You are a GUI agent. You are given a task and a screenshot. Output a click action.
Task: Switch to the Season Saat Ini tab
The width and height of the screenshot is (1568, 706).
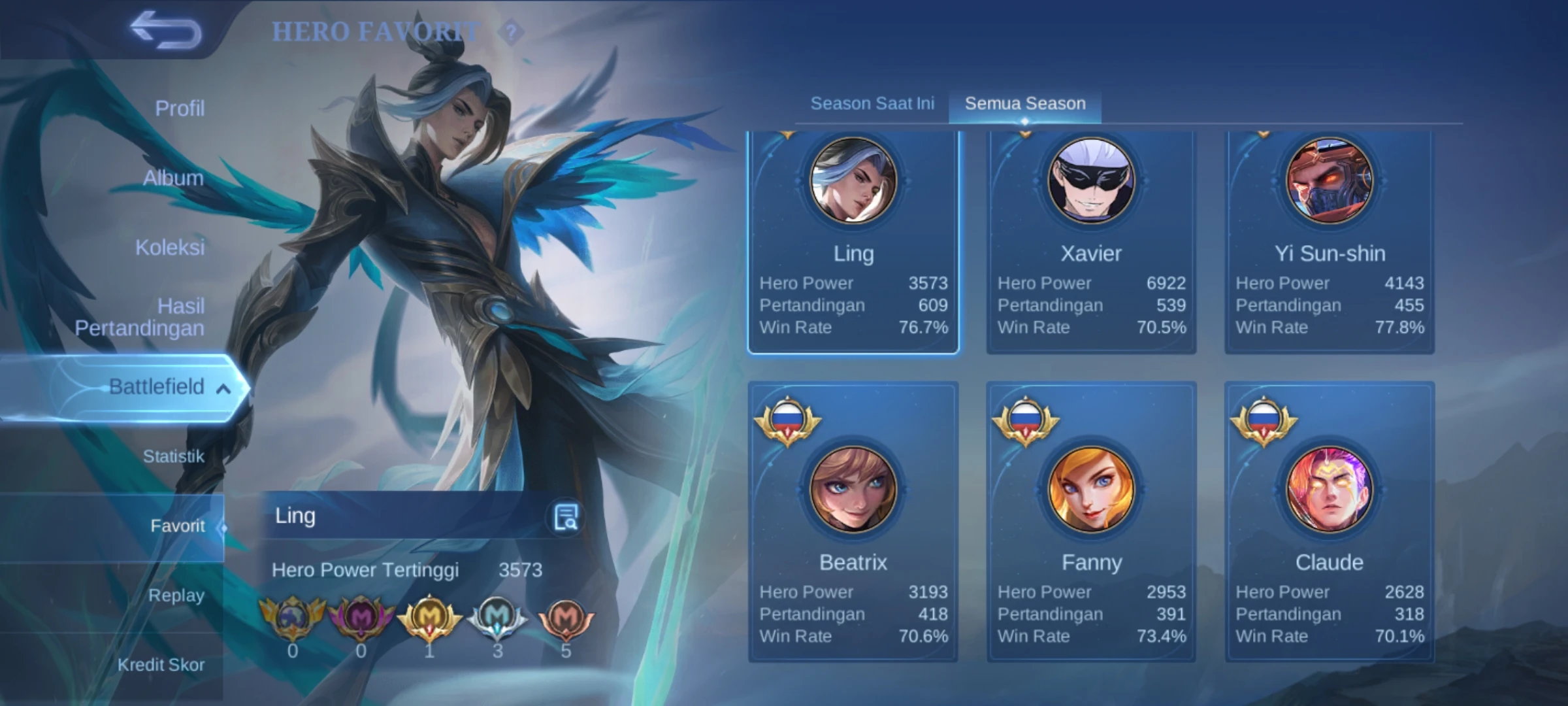tap(872, 103)
